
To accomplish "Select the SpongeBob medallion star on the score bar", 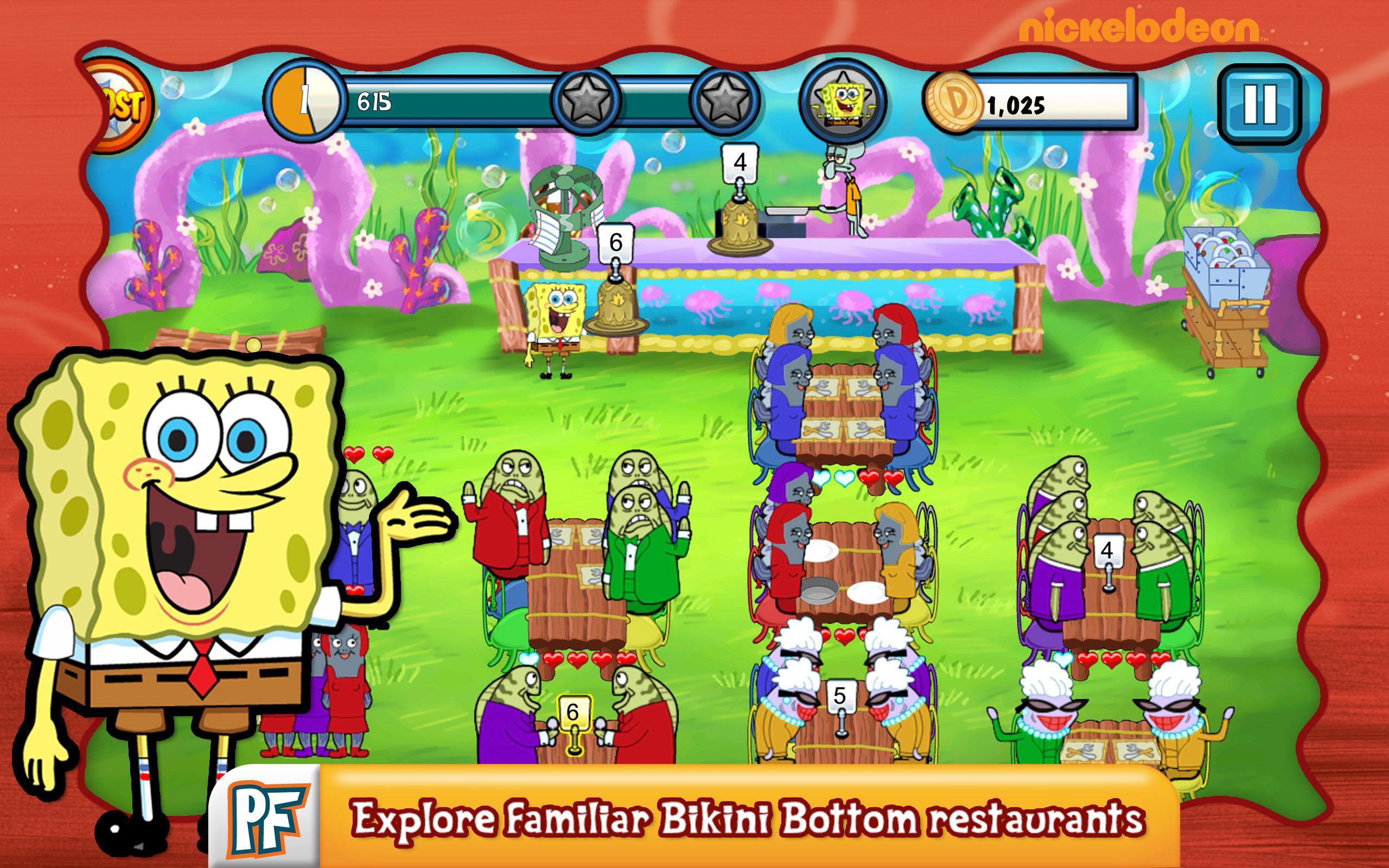I will coord(843,99).
